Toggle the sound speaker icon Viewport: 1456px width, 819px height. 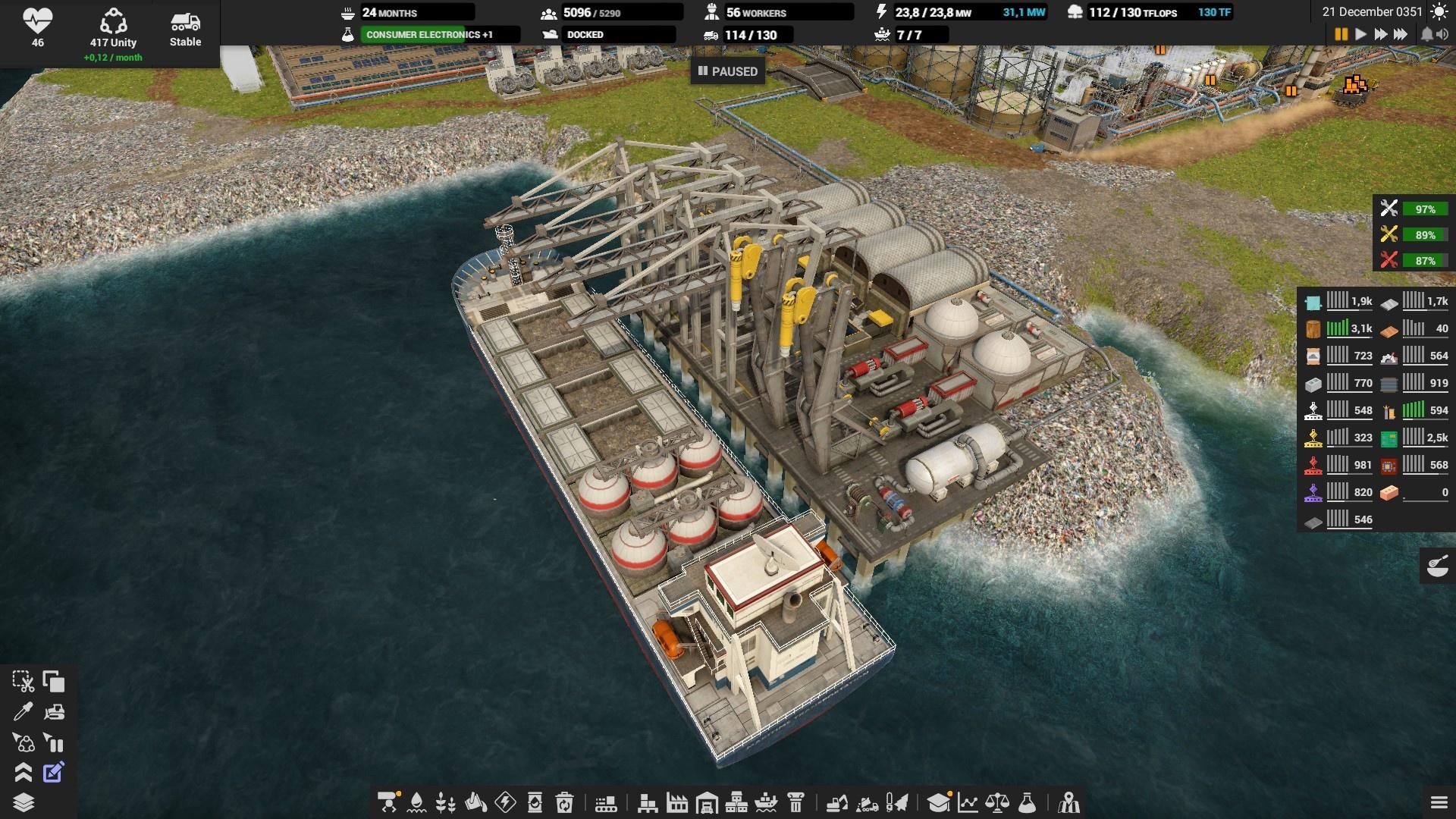coord(1442,34)
